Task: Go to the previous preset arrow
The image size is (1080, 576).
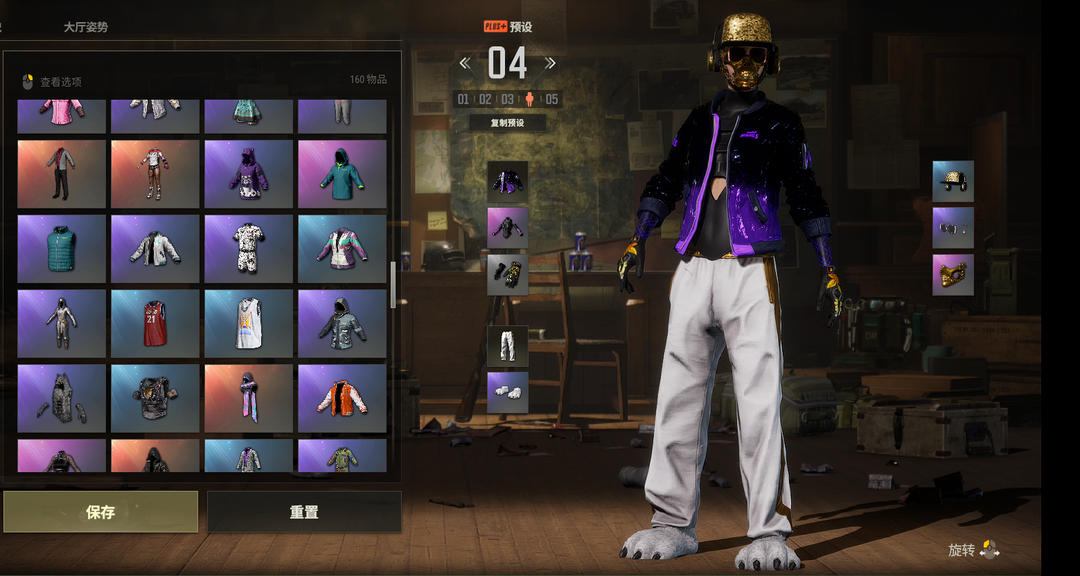Action: pos(465,63)
